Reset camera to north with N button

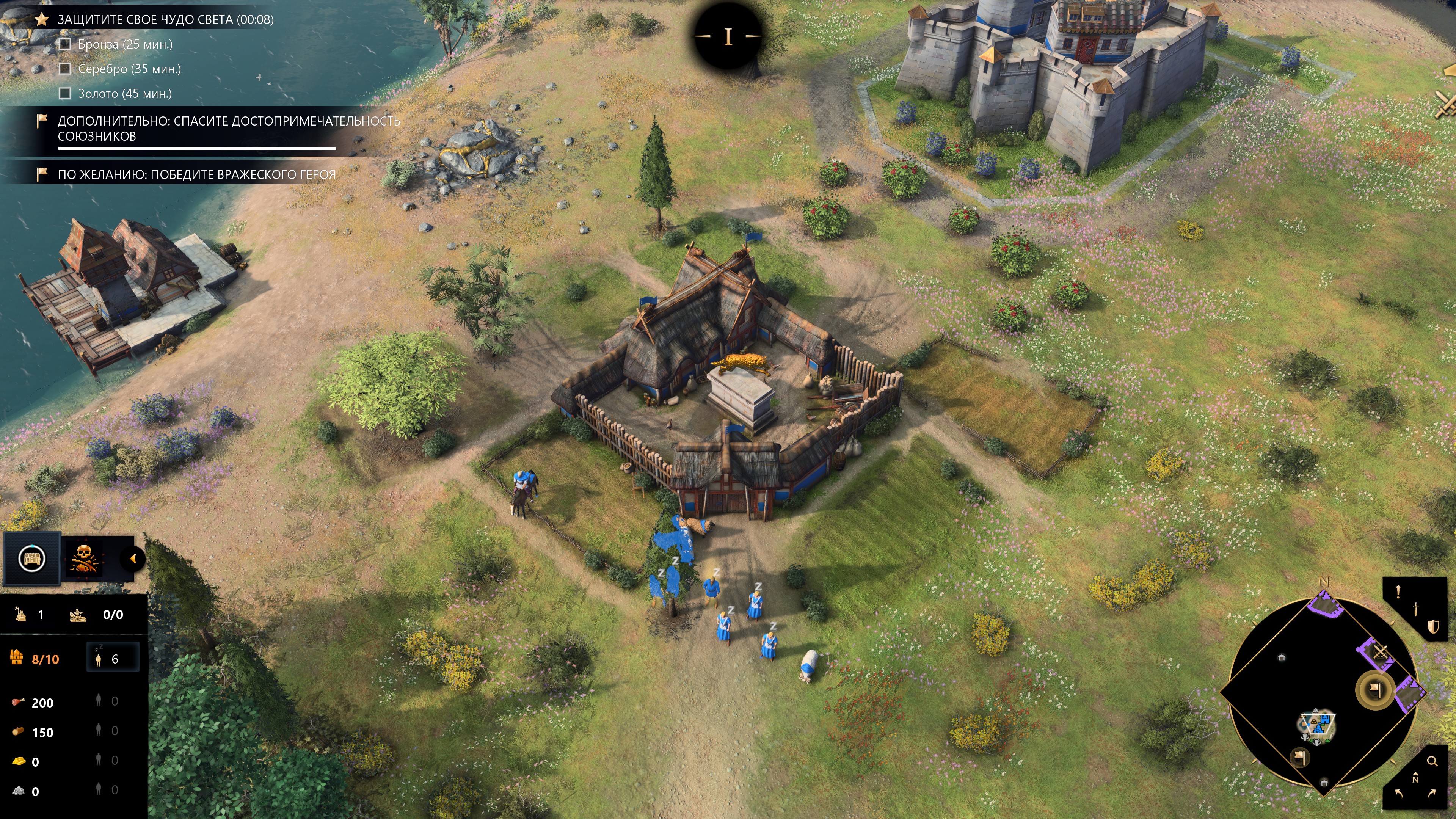point(1415,778)
